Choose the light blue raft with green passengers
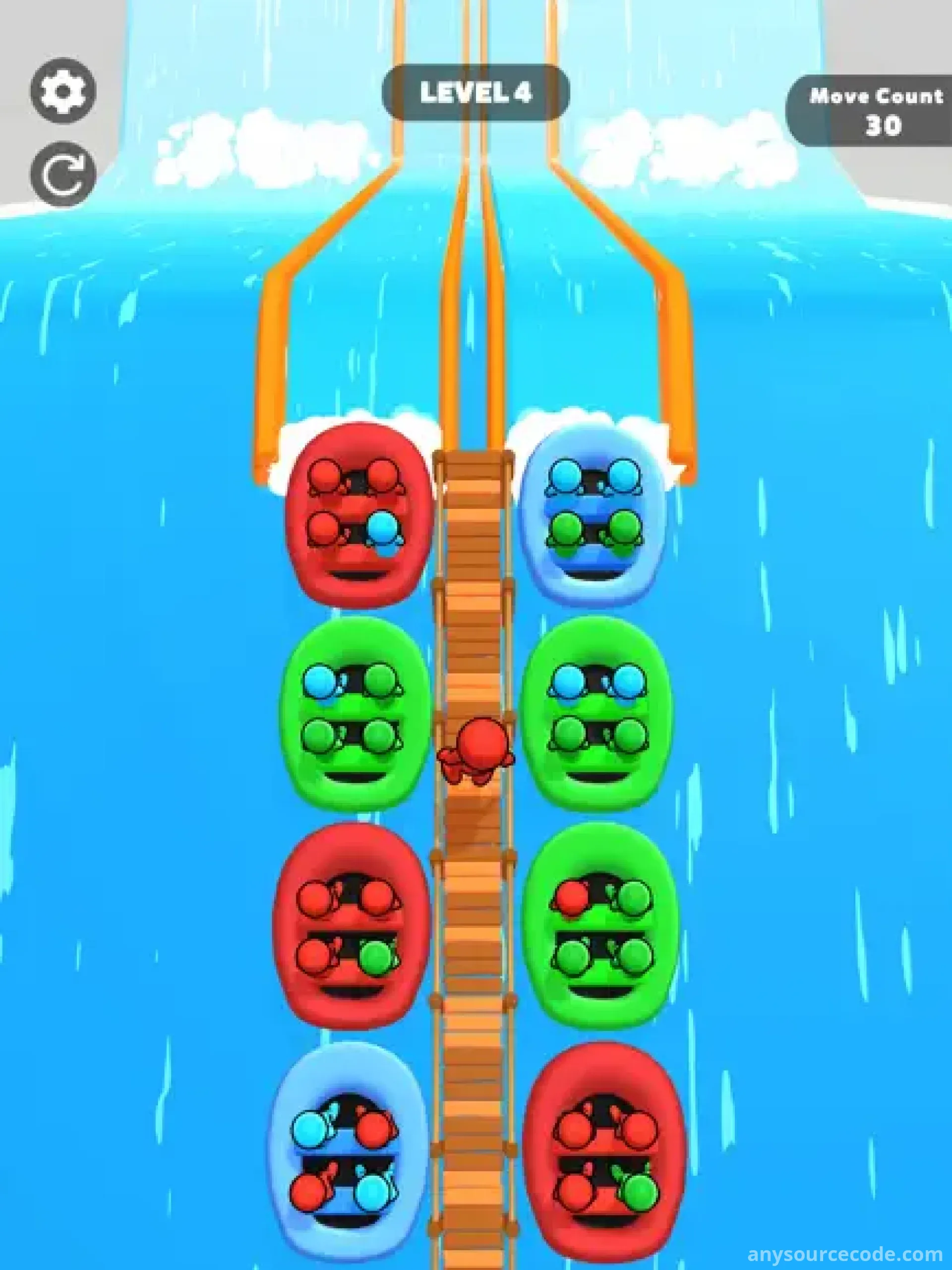The height and width of the screenshot is (1270, 952). (x=594, y=514)
